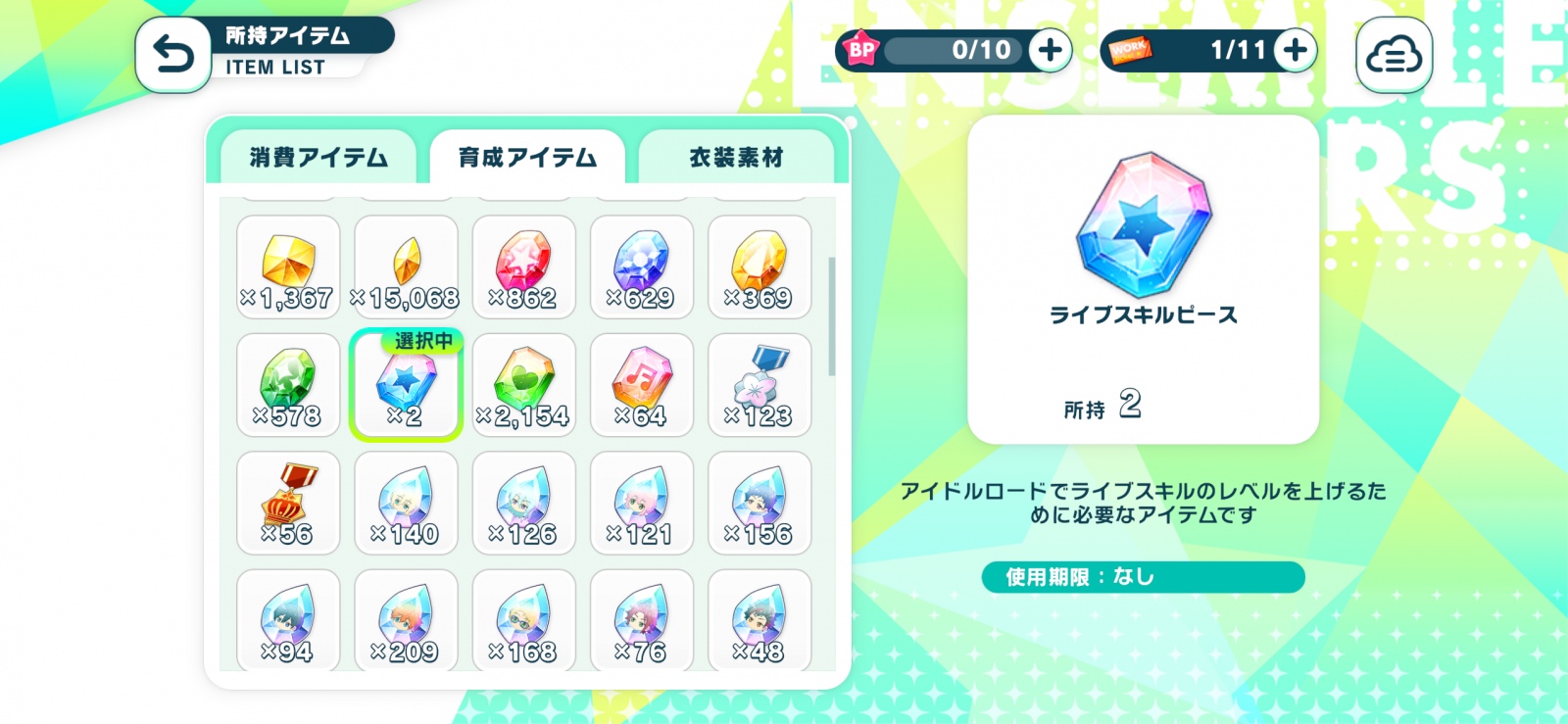
Task: Pick the blue gem slot ×629
Action: point(641,267)
